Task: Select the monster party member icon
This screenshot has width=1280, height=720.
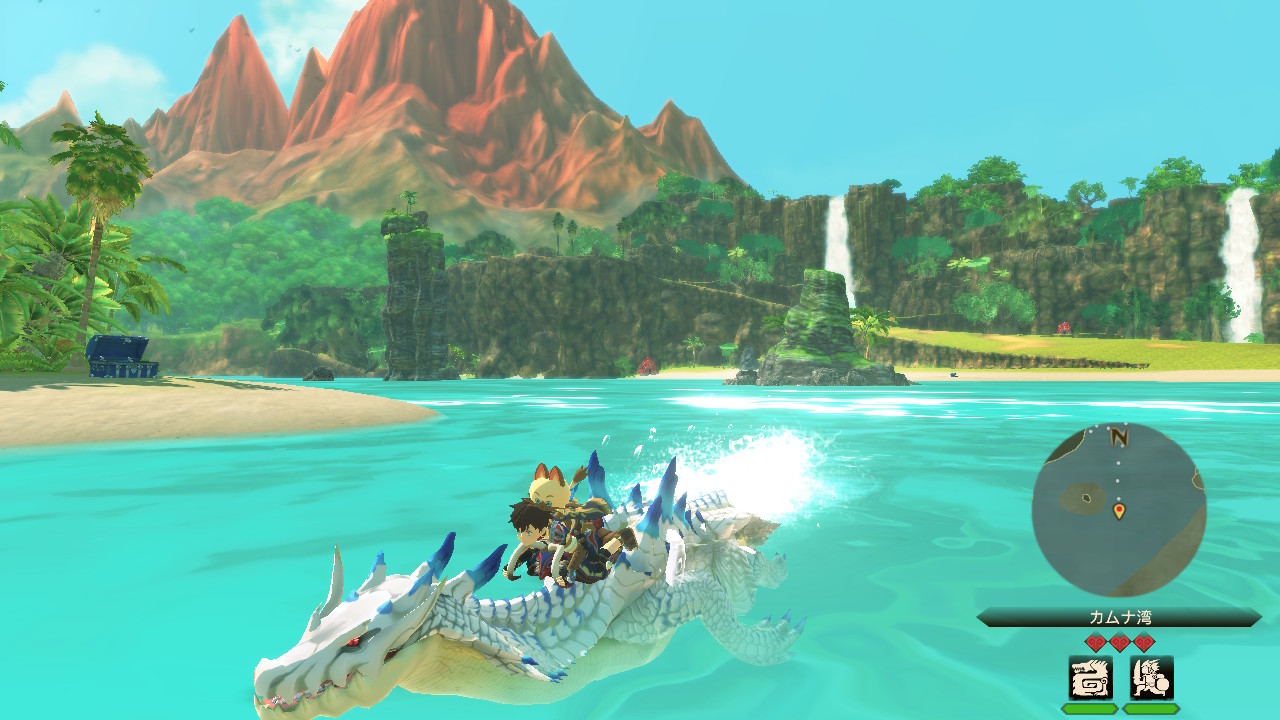Action: 1090,678
